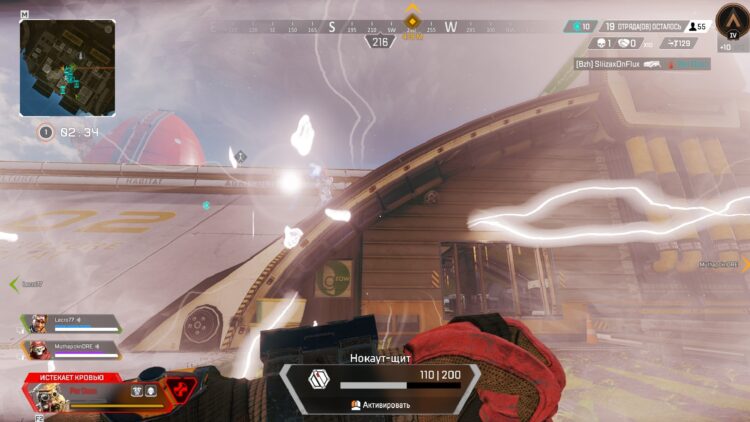750x422 pixels.
Task: Click the knockdown shield hexagon icon
Action: click(x=318, y=380)
